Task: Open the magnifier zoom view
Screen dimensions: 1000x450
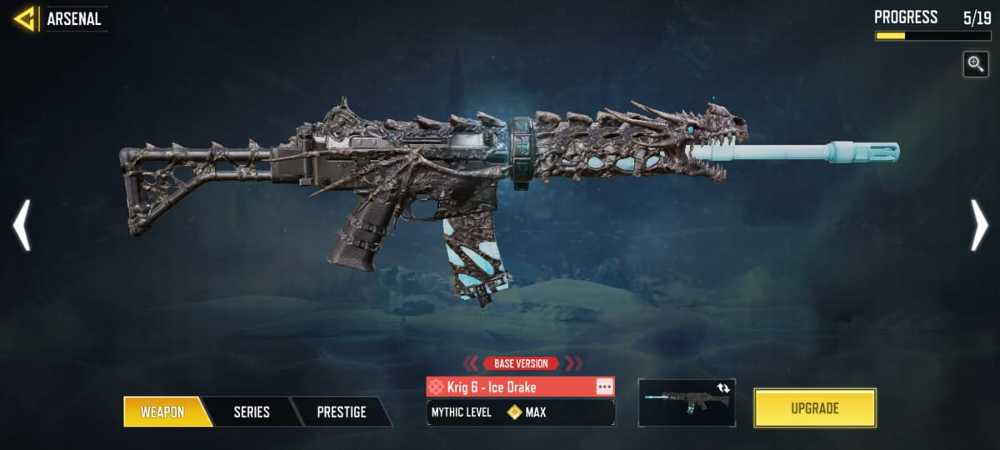Action: click(975, 65)
